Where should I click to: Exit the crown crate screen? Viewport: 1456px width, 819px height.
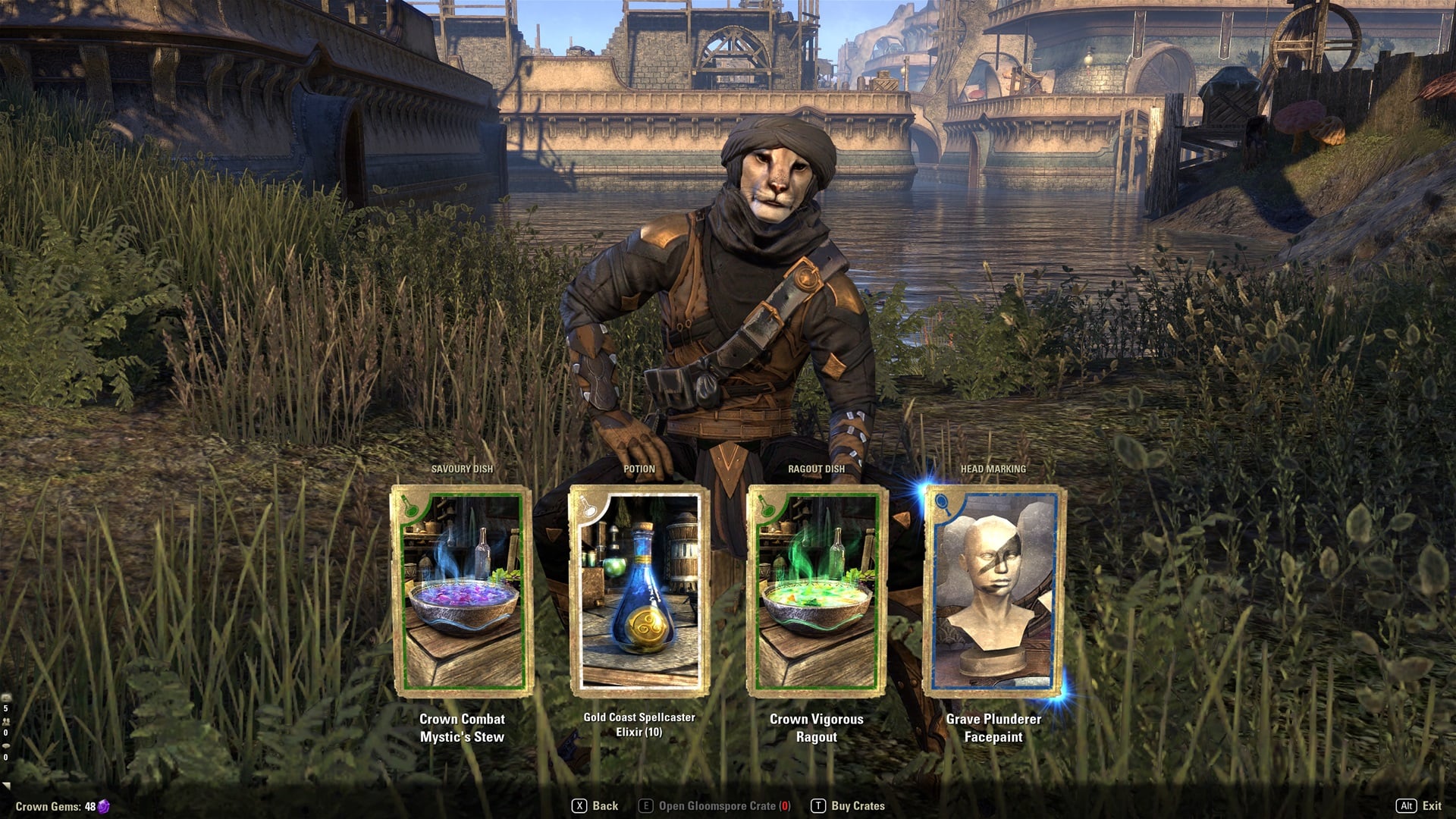[1419, 806]
